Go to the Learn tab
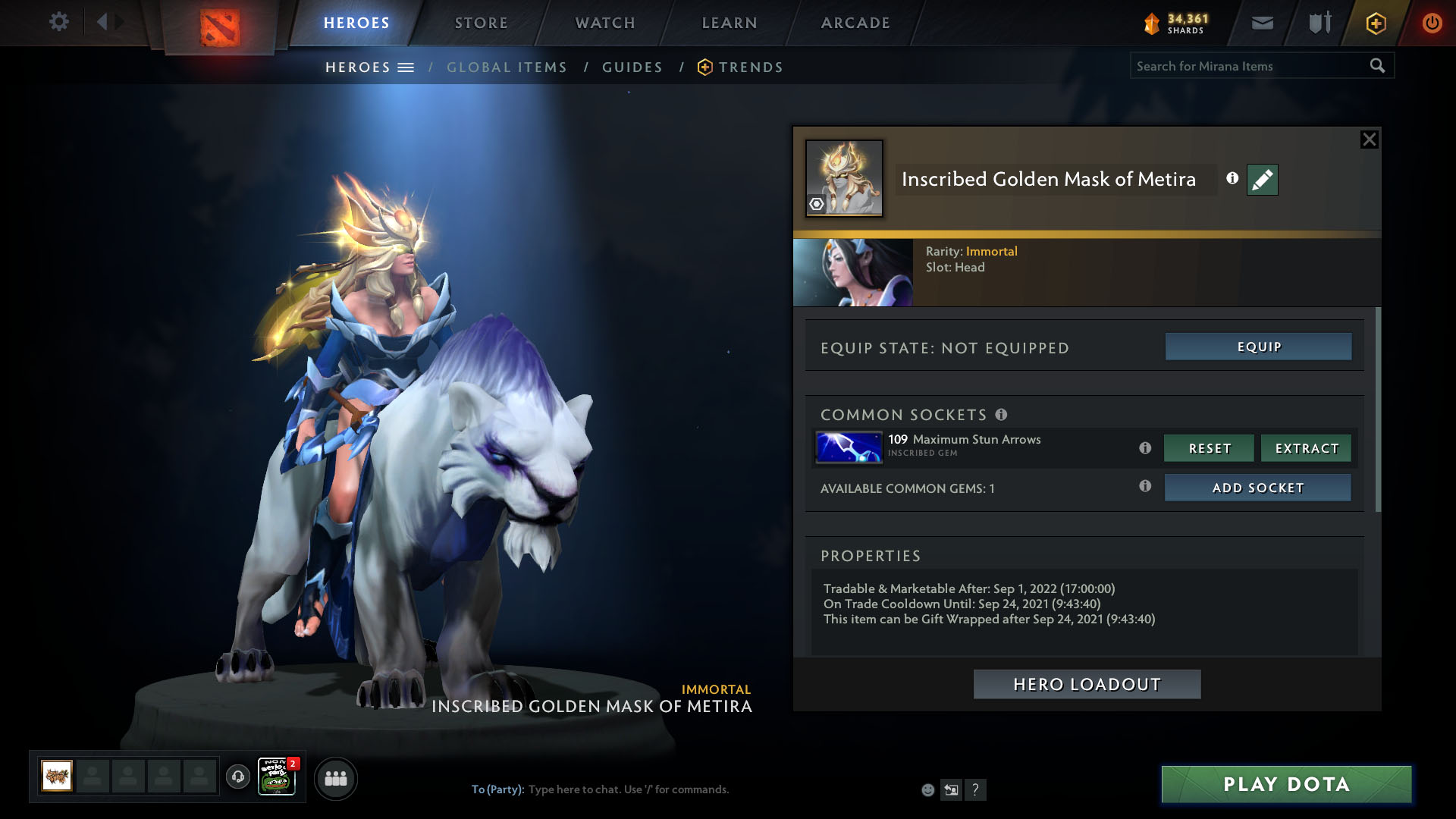 point(730,23)
